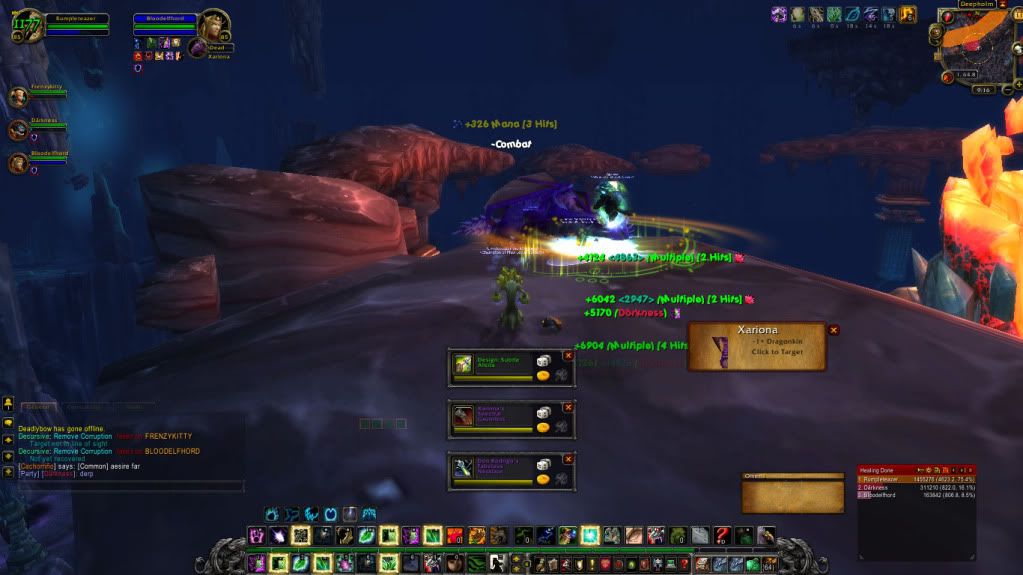The height and width of the screenshot is (575, 1023).
Task: Click the Design: Subtle Alicite item icon
Action: point(463,366)
